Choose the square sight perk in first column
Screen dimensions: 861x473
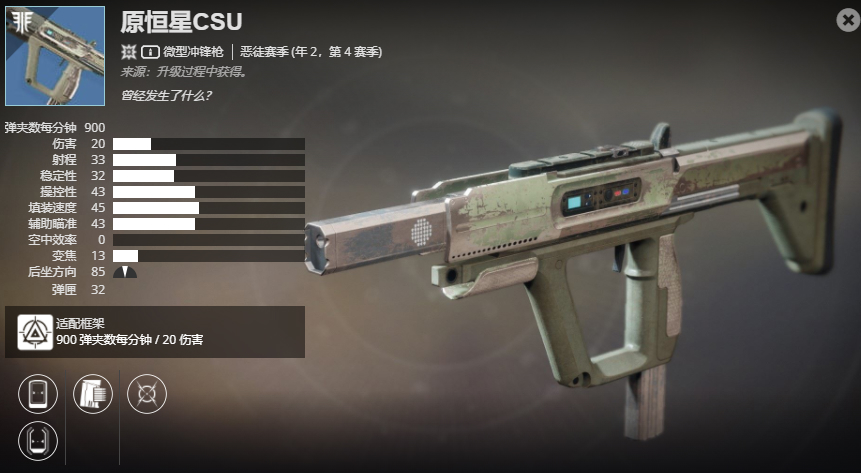38,394
